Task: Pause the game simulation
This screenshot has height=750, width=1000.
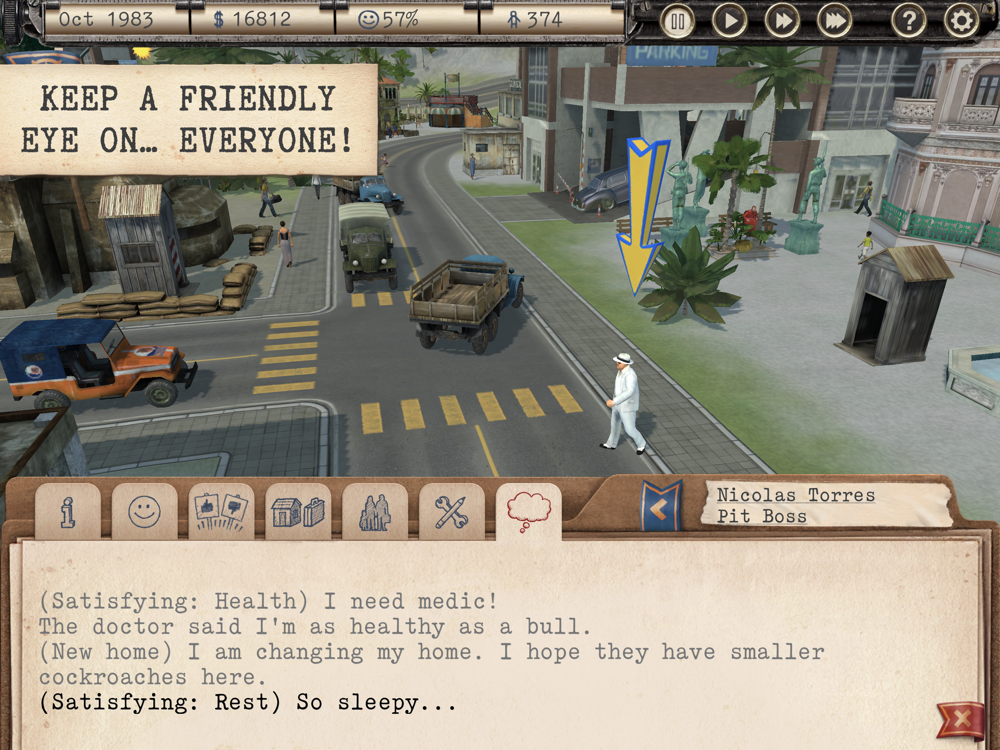Action: [x=677, y=20]
